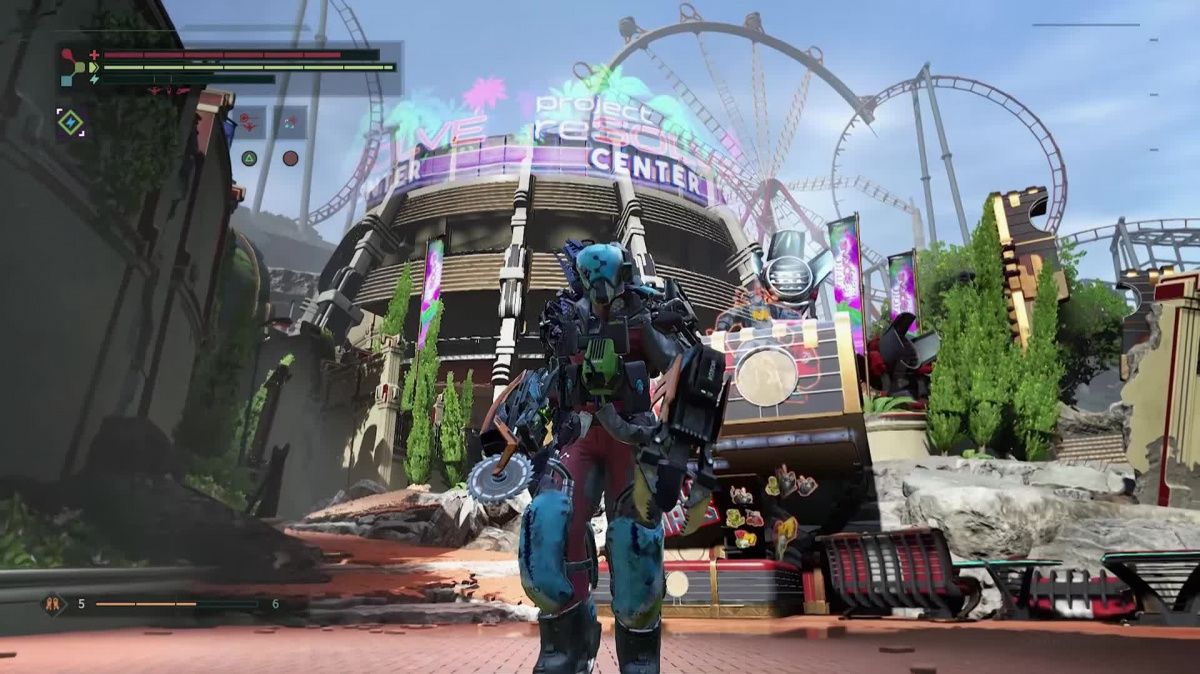Click the orange twin-figure rank icon
This screenshot has width=1200, height=674.
[x=52, y=604]
